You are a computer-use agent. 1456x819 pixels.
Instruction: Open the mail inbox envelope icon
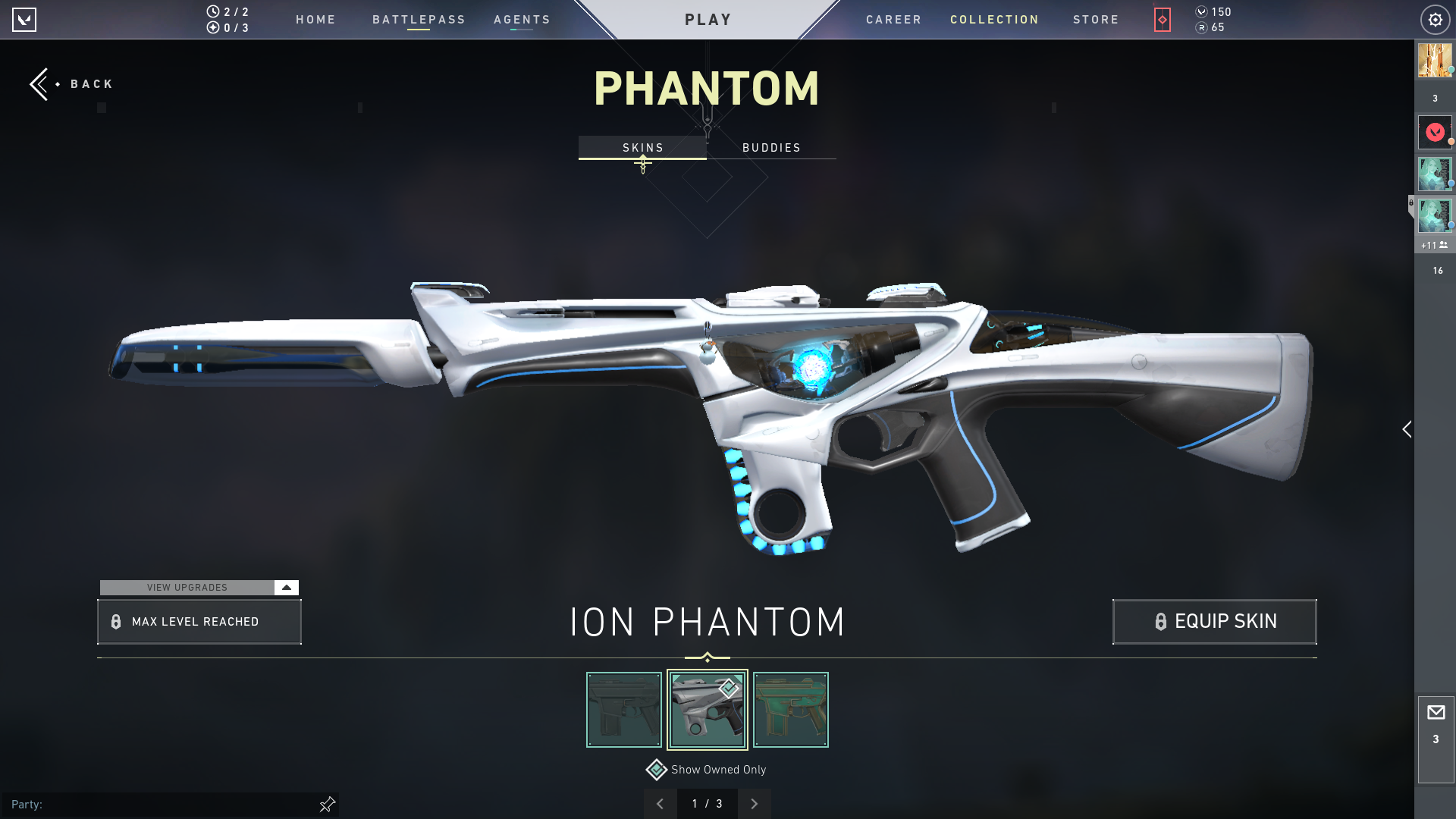pyautogui.click(x=1436, y=713)
